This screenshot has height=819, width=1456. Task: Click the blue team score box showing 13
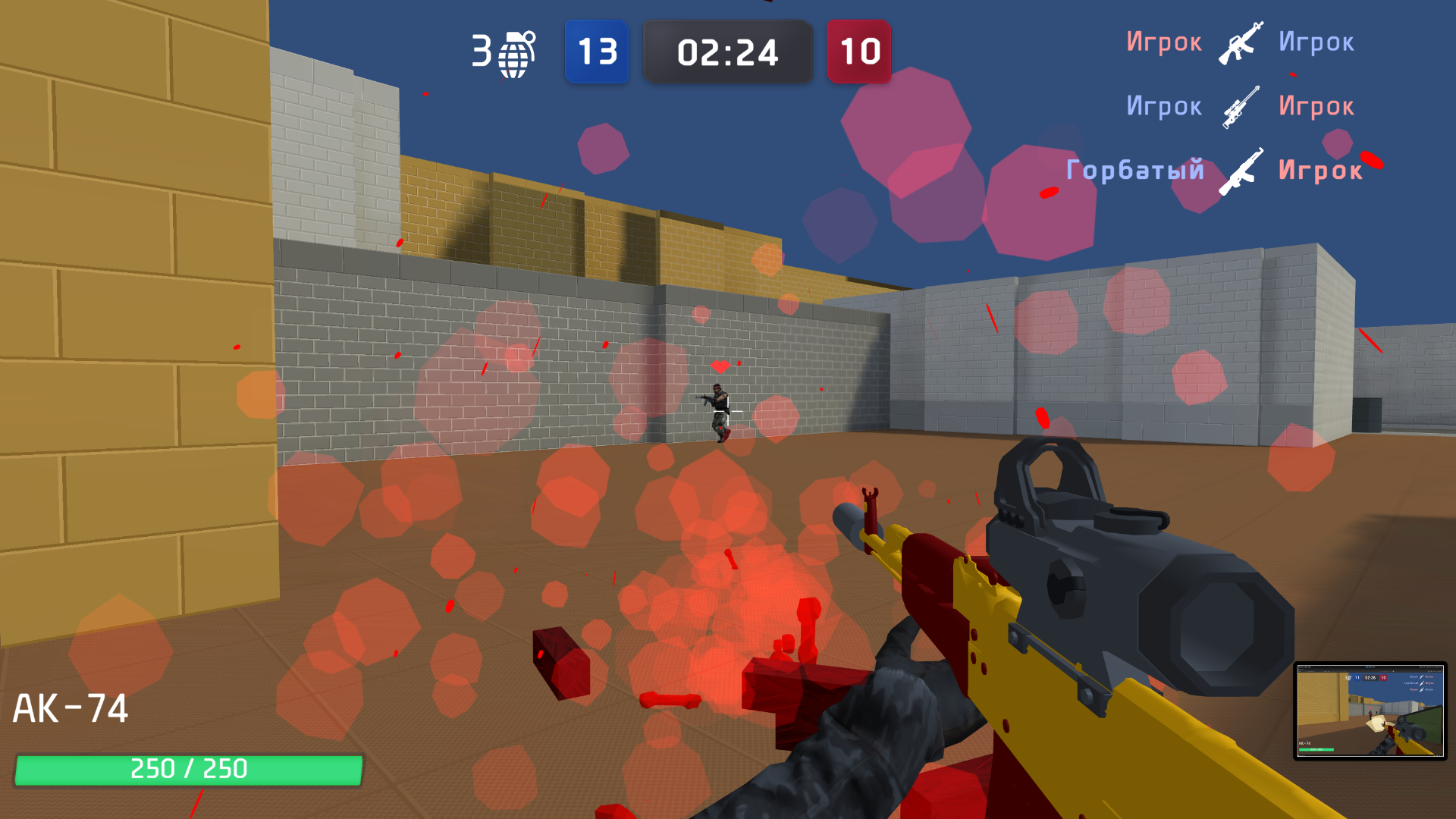597,52
